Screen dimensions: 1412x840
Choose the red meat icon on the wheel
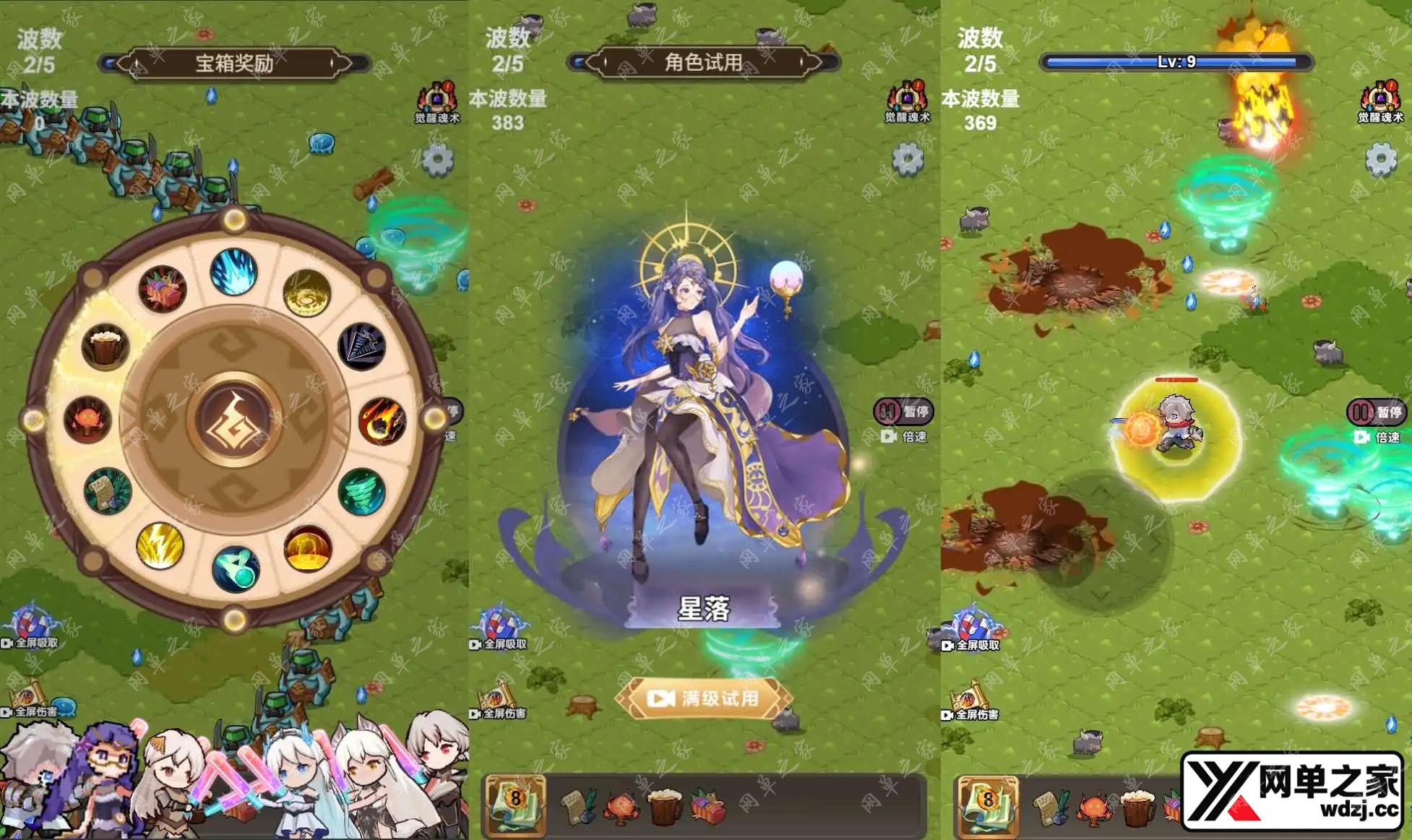[162, 289]
